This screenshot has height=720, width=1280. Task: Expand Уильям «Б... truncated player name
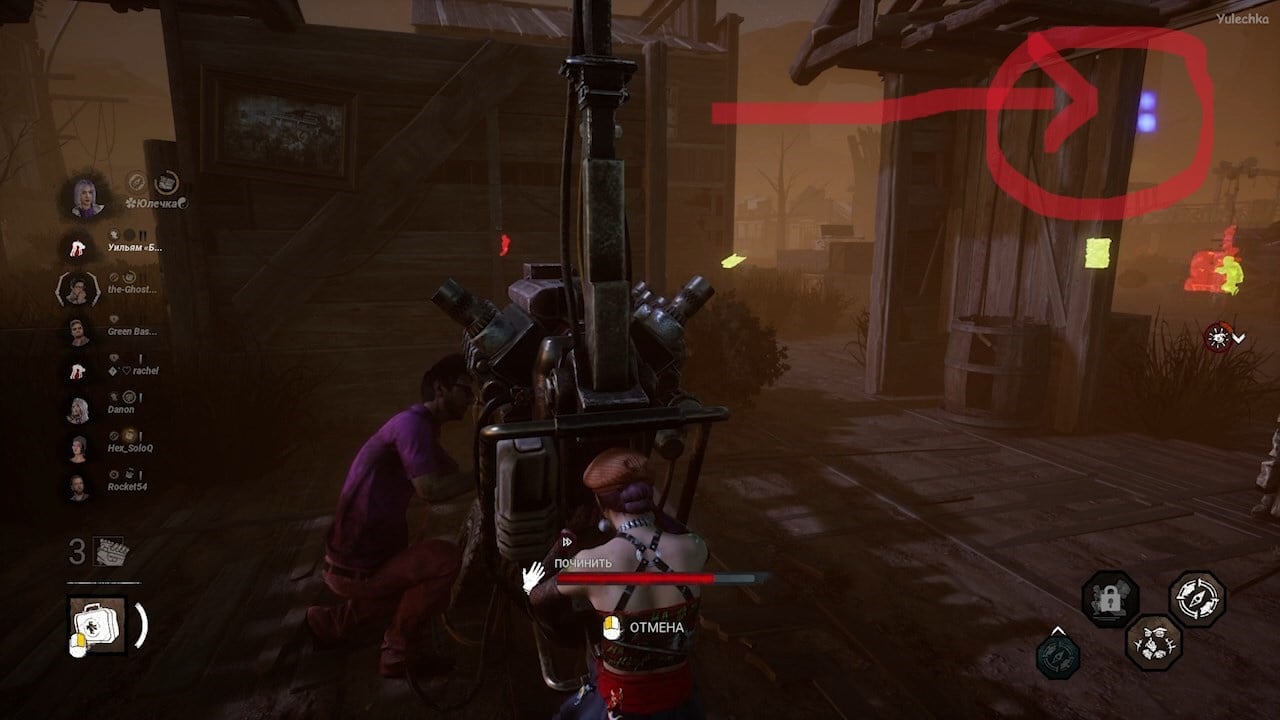click(x=135, y=247)
